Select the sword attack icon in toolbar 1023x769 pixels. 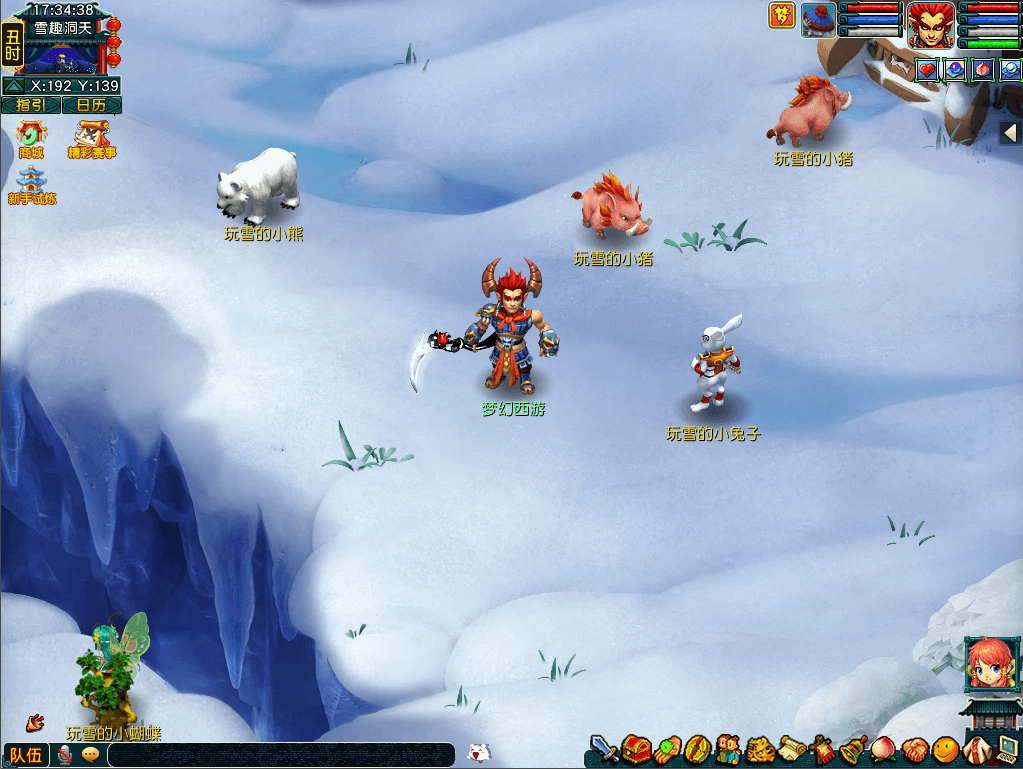click(603, 748)
